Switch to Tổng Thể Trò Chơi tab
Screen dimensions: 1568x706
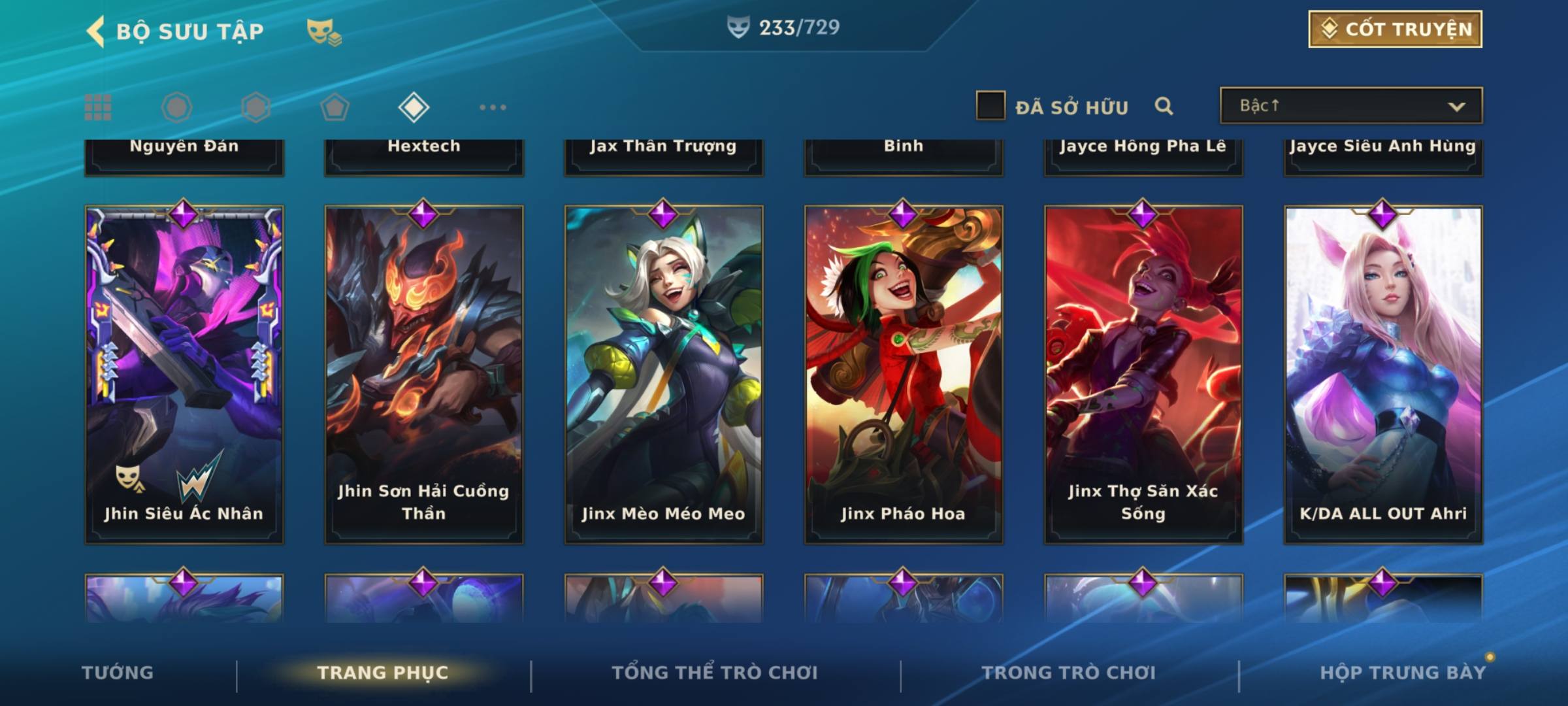click(715, 673)
